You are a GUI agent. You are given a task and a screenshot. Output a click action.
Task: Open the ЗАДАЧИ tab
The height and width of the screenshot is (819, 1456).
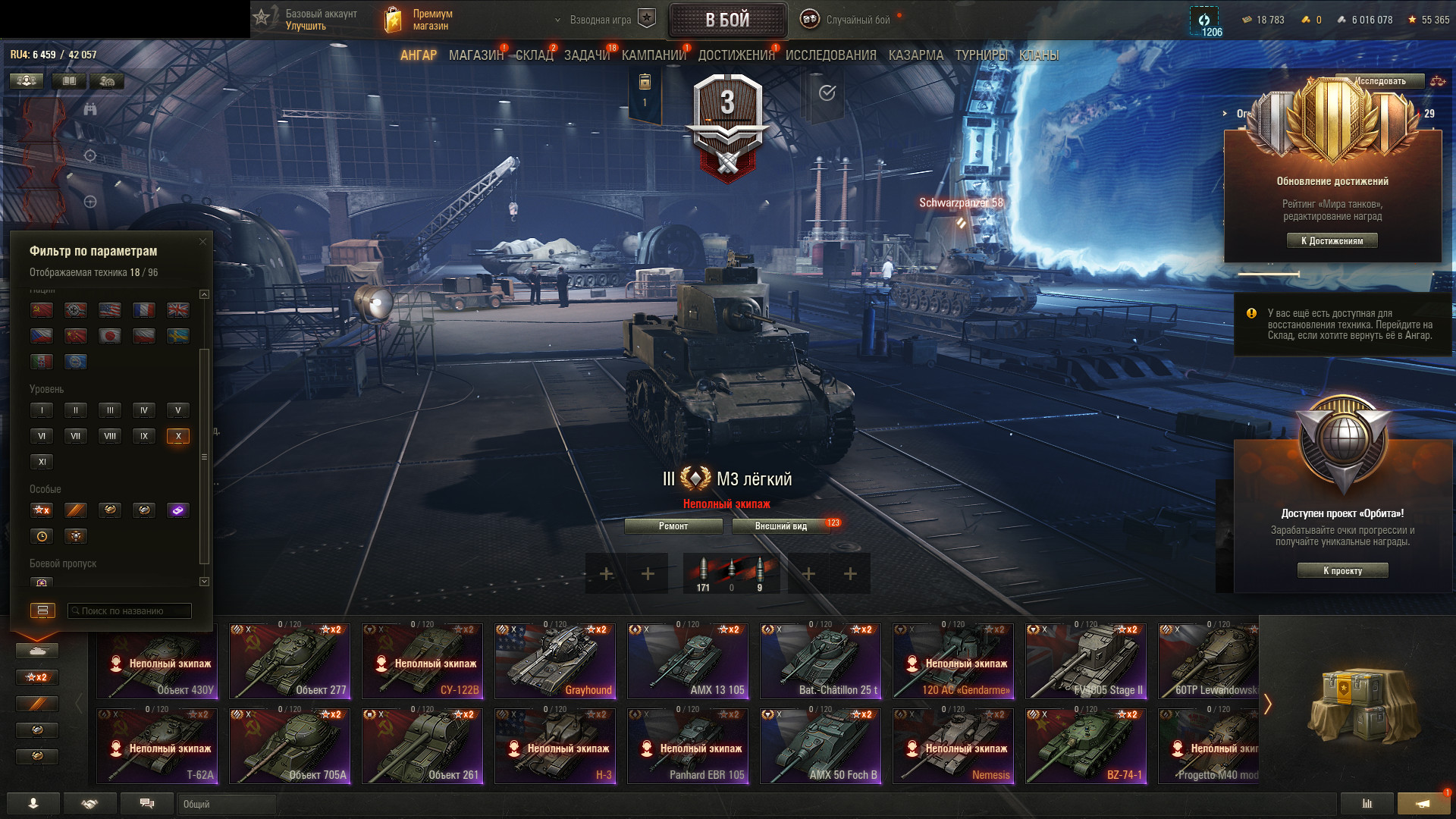586,55
